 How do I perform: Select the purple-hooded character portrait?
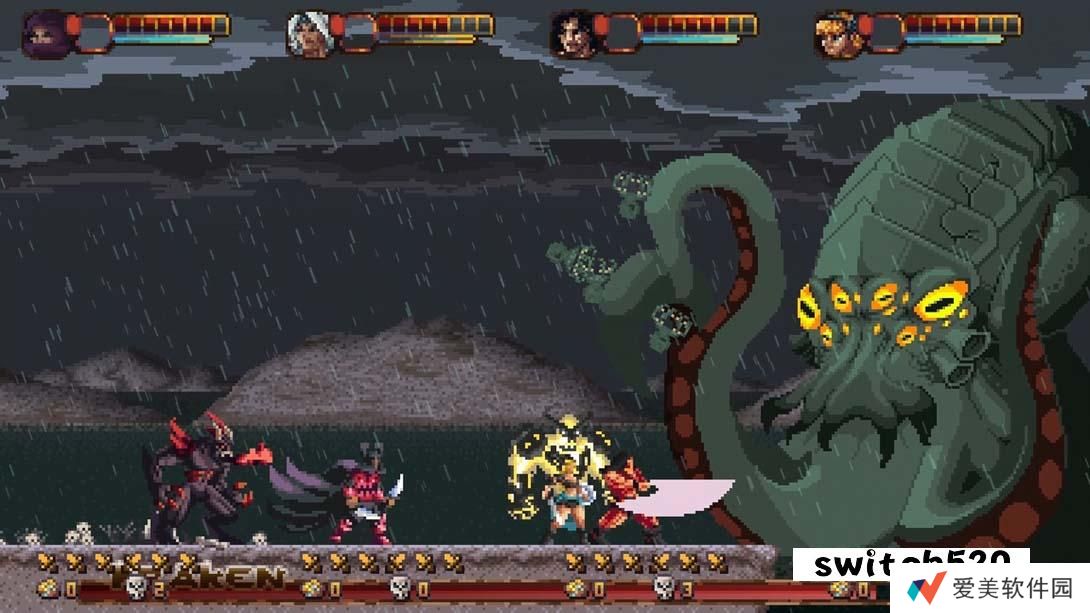(x=45, y=35)
